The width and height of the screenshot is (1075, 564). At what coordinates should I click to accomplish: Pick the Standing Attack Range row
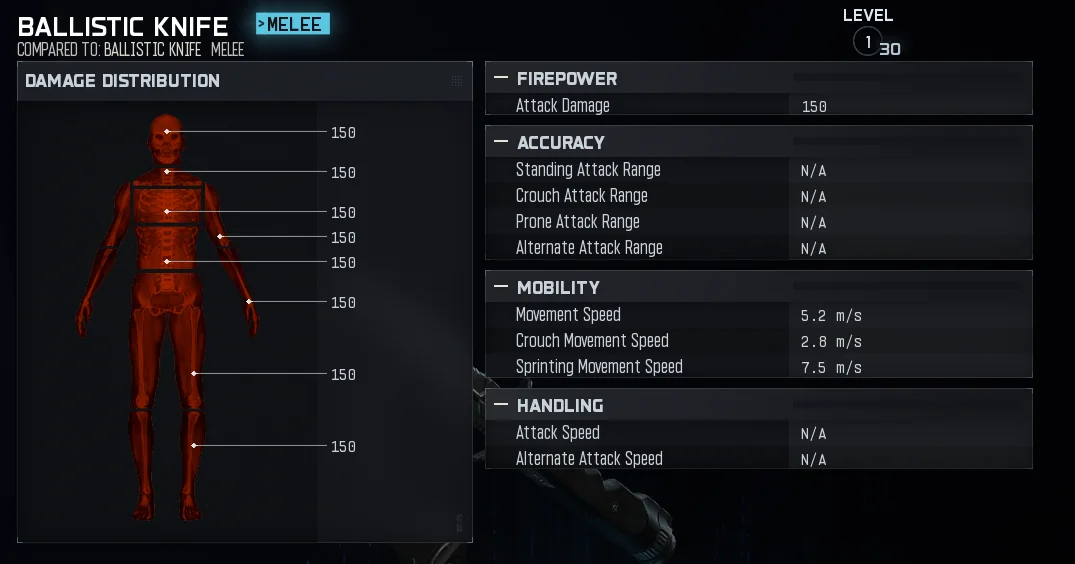pos(758,170)
